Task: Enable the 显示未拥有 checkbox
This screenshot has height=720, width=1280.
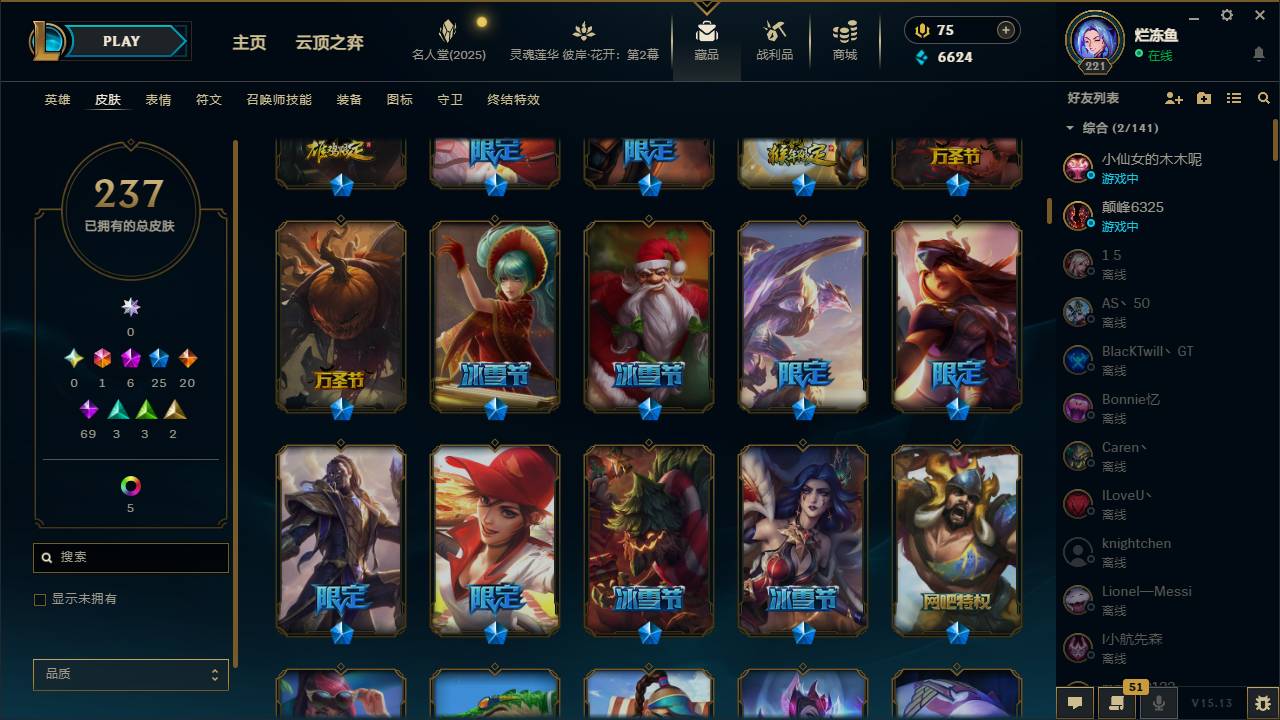Action: 38,600
